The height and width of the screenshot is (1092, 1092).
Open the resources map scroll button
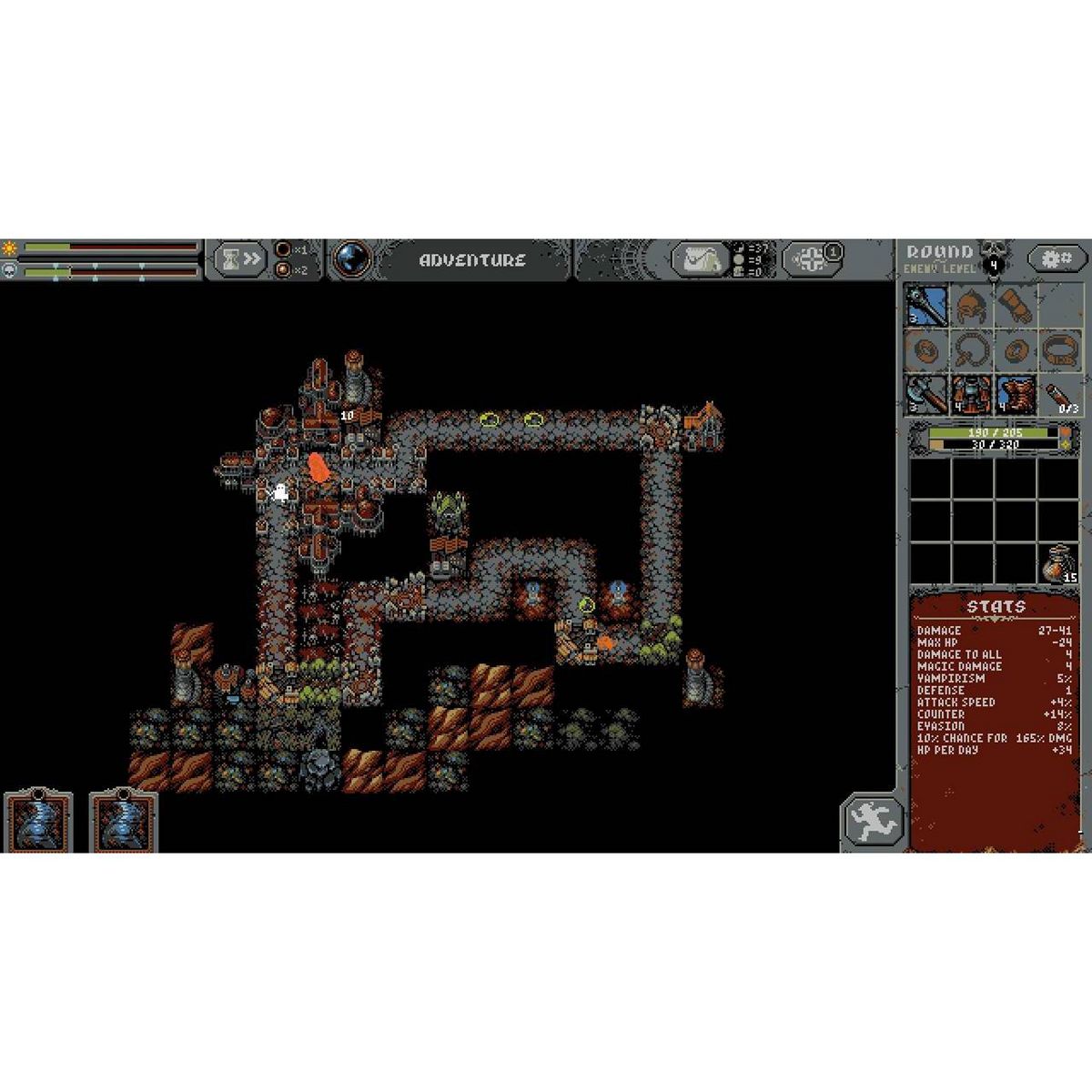[x=698, y=260]
